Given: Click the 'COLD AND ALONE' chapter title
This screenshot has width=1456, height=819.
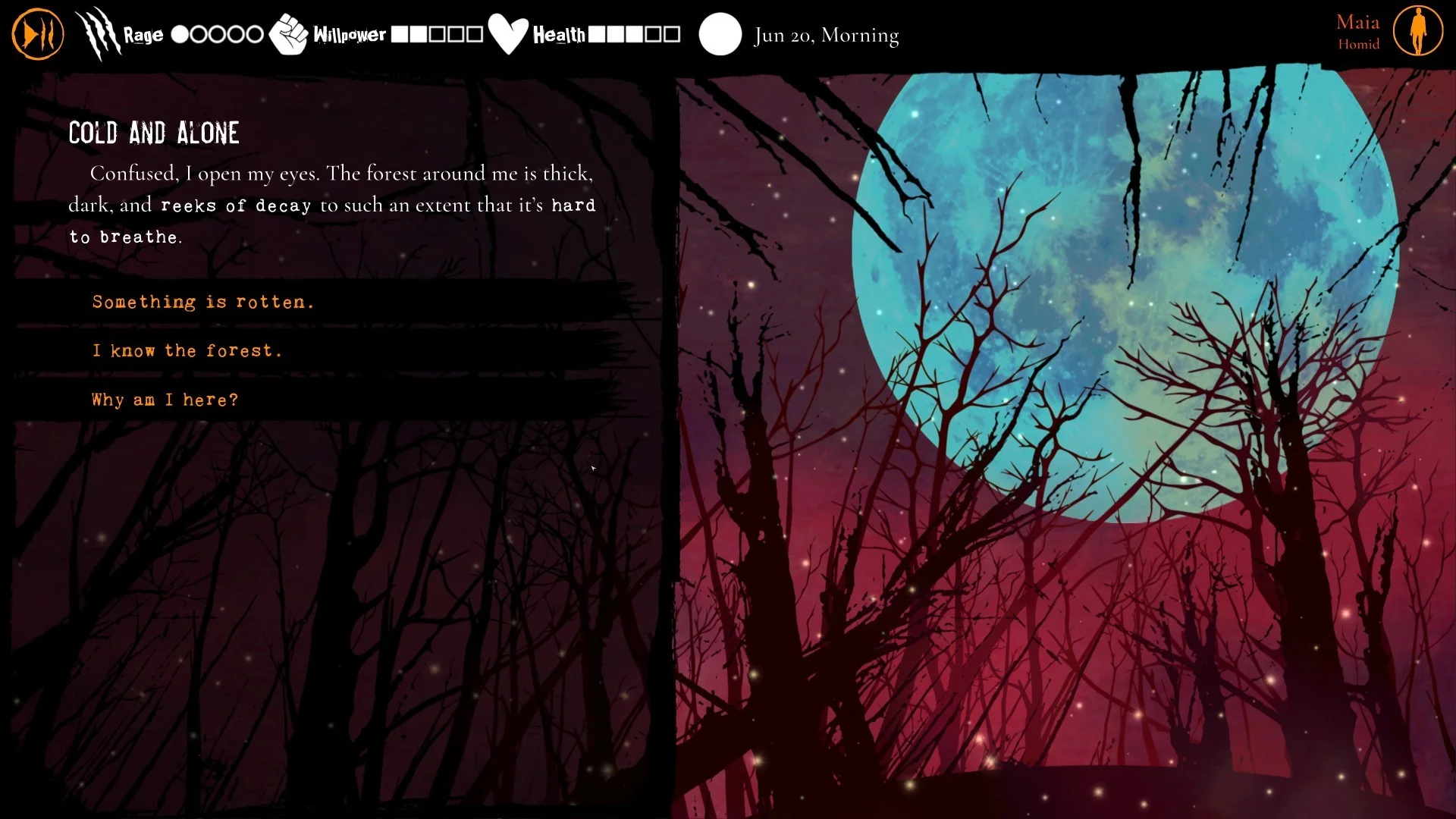Looking at the screenshot, I should [x=154, y=133].
